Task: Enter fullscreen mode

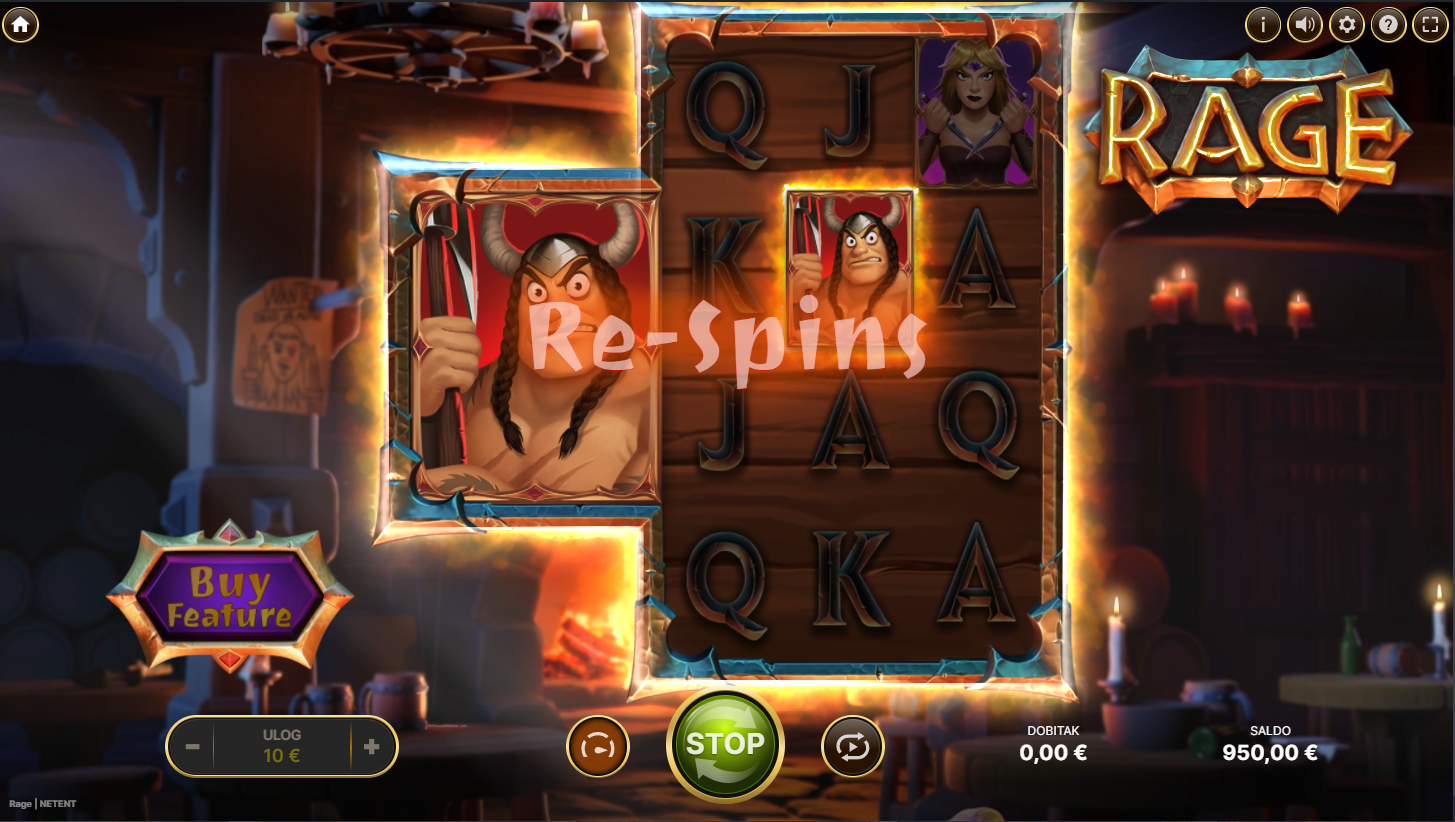Action: pyautogui.click(x=1431, y=24)
